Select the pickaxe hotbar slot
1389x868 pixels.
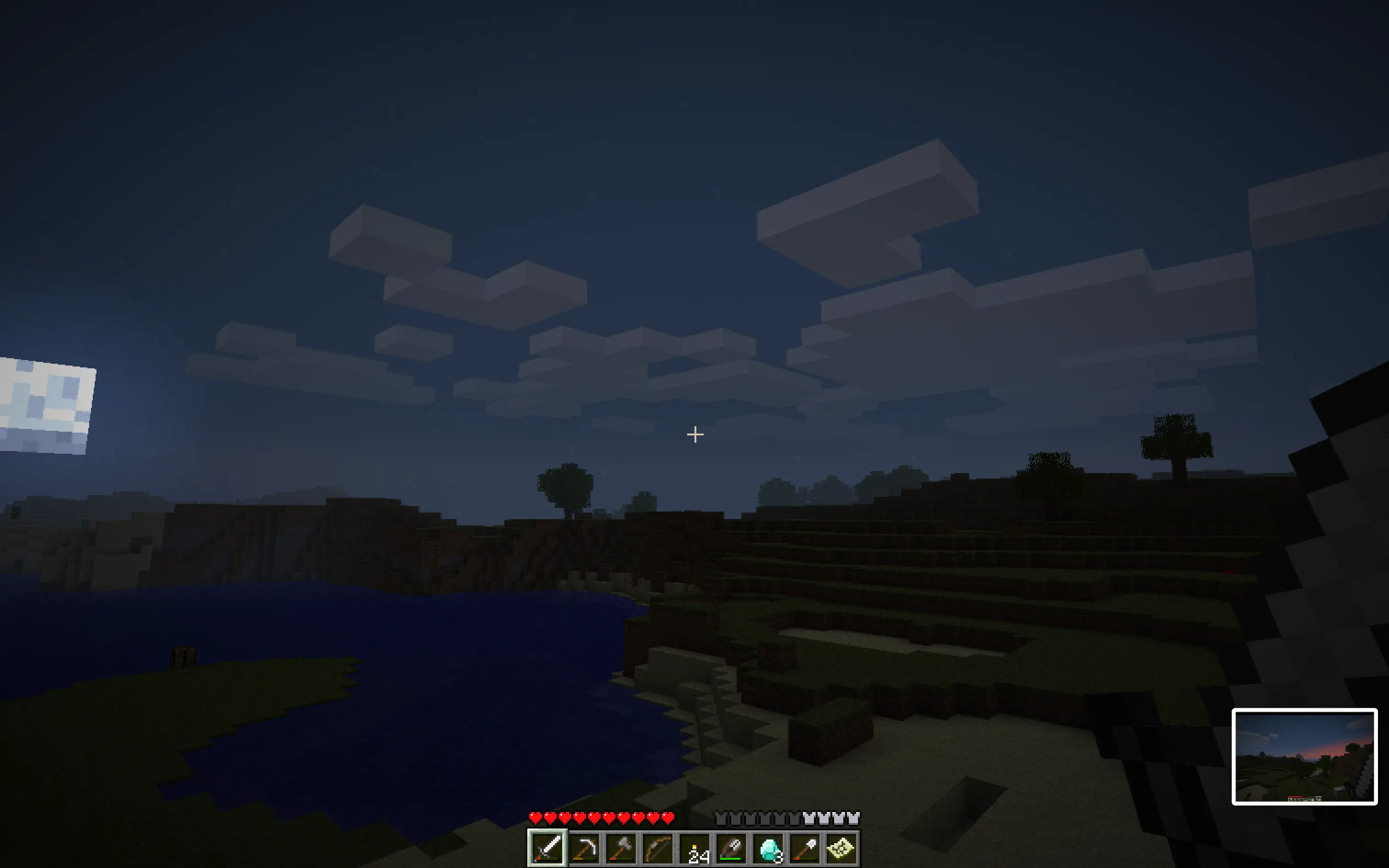coord(584,848)
